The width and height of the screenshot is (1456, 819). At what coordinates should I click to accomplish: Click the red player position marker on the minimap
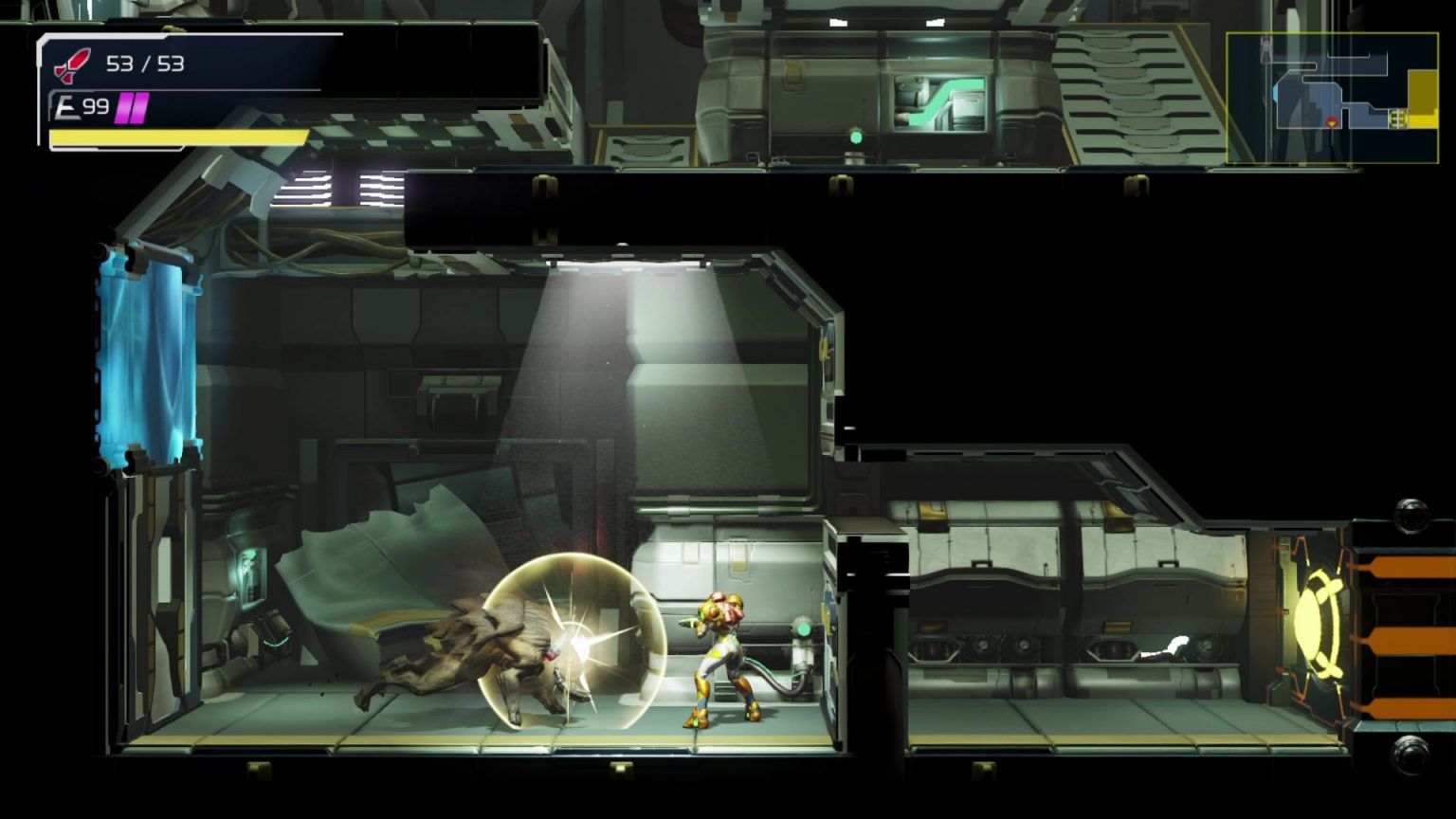1332,123
